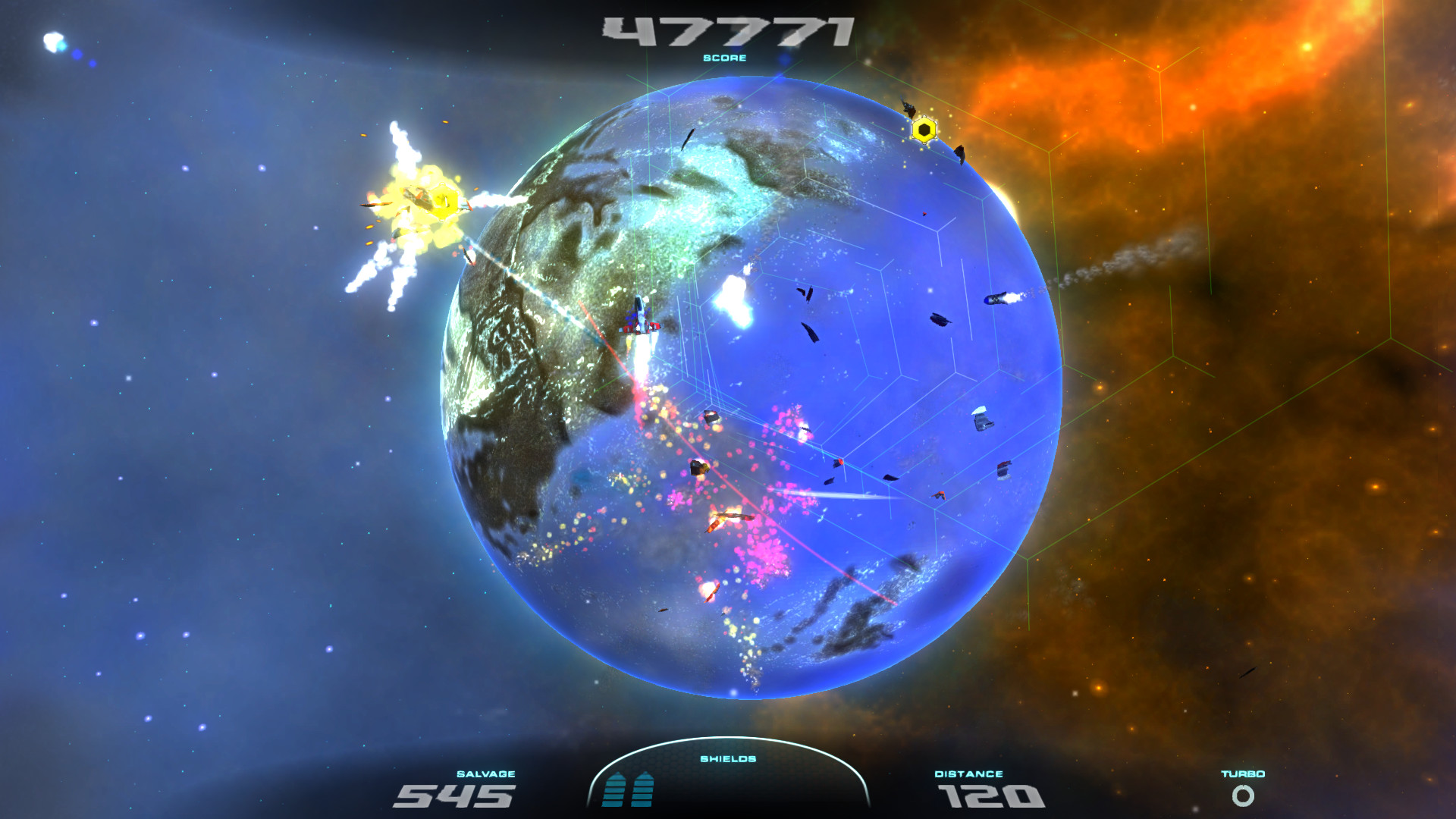Click the Salvage counter showing 545
1456x819 pixels.
[x=455, y=795]
